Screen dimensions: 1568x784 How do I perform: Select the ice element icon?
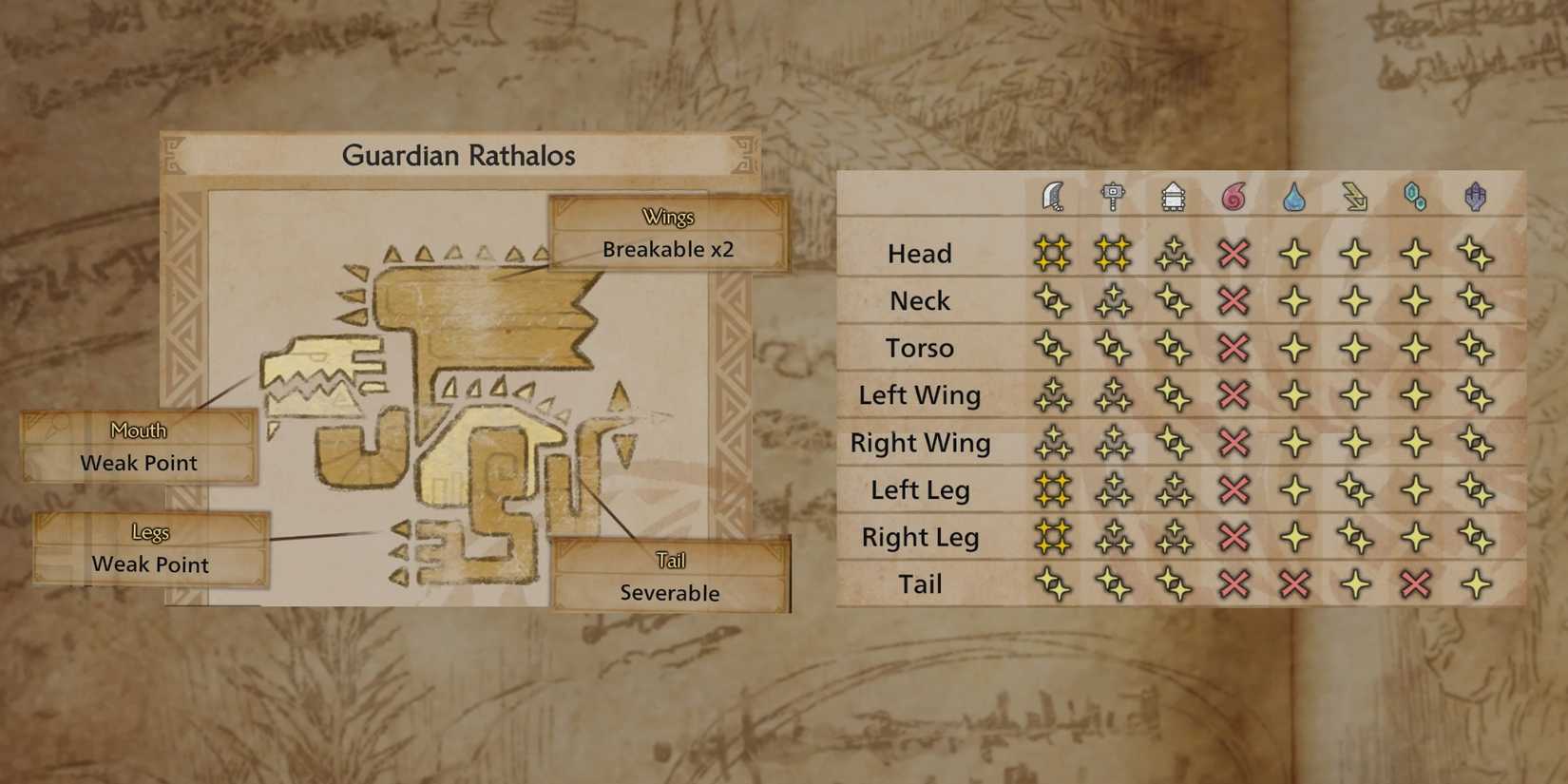(1416, 197)
